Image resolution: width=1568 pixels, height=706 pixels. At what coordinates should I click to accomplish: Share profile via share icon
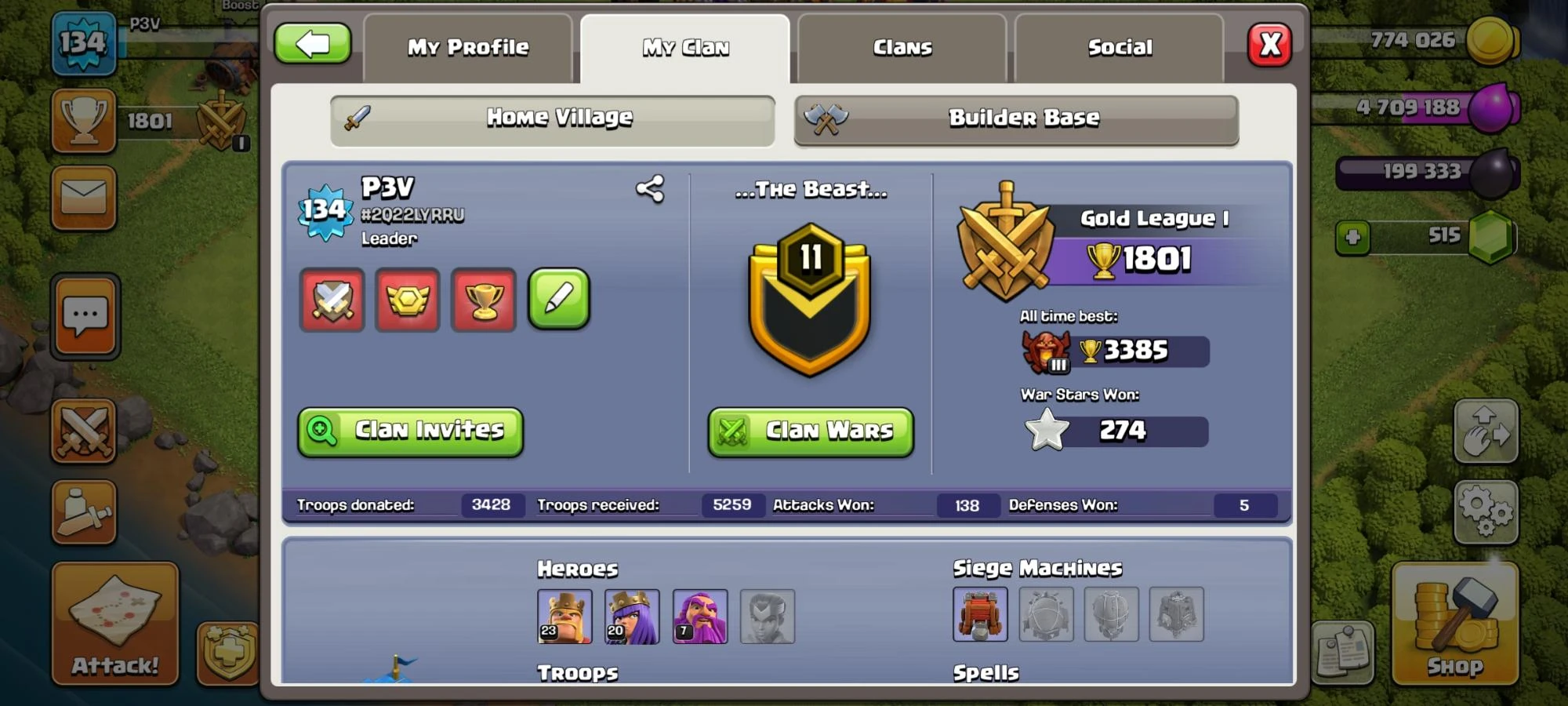pos(651,188)
